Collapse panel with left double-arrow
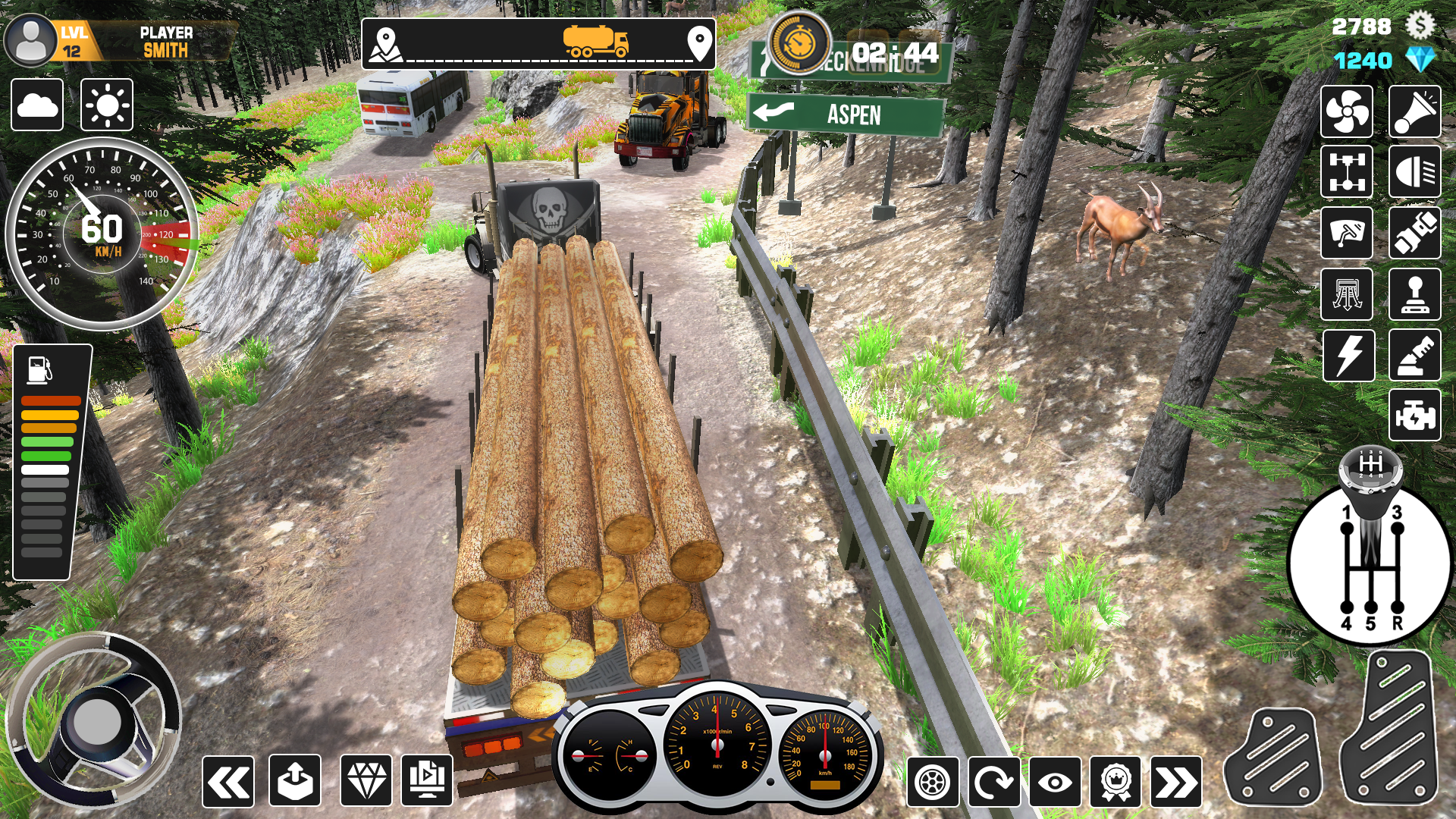The height and width of the screenshot is (819, 1456). click(228, 782)
